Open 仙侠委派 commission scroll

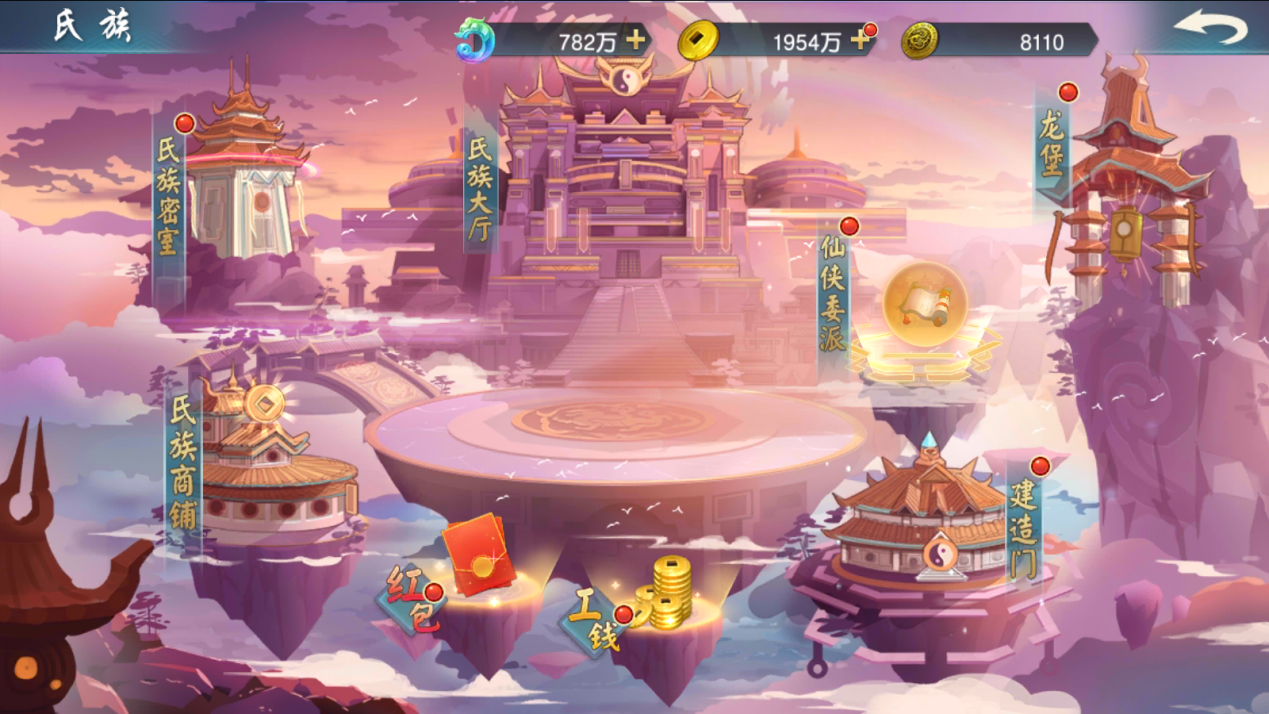coord(924,310)
